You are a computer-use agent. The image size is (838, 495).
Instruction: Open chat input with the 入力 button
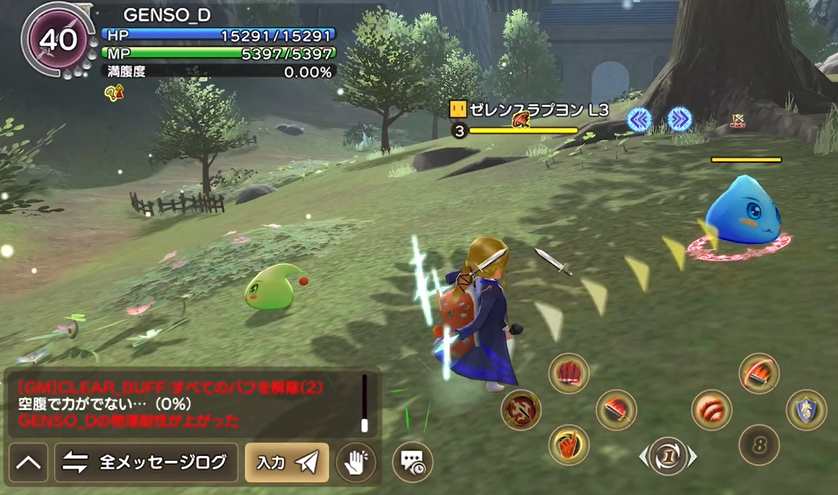pos(286,463)
